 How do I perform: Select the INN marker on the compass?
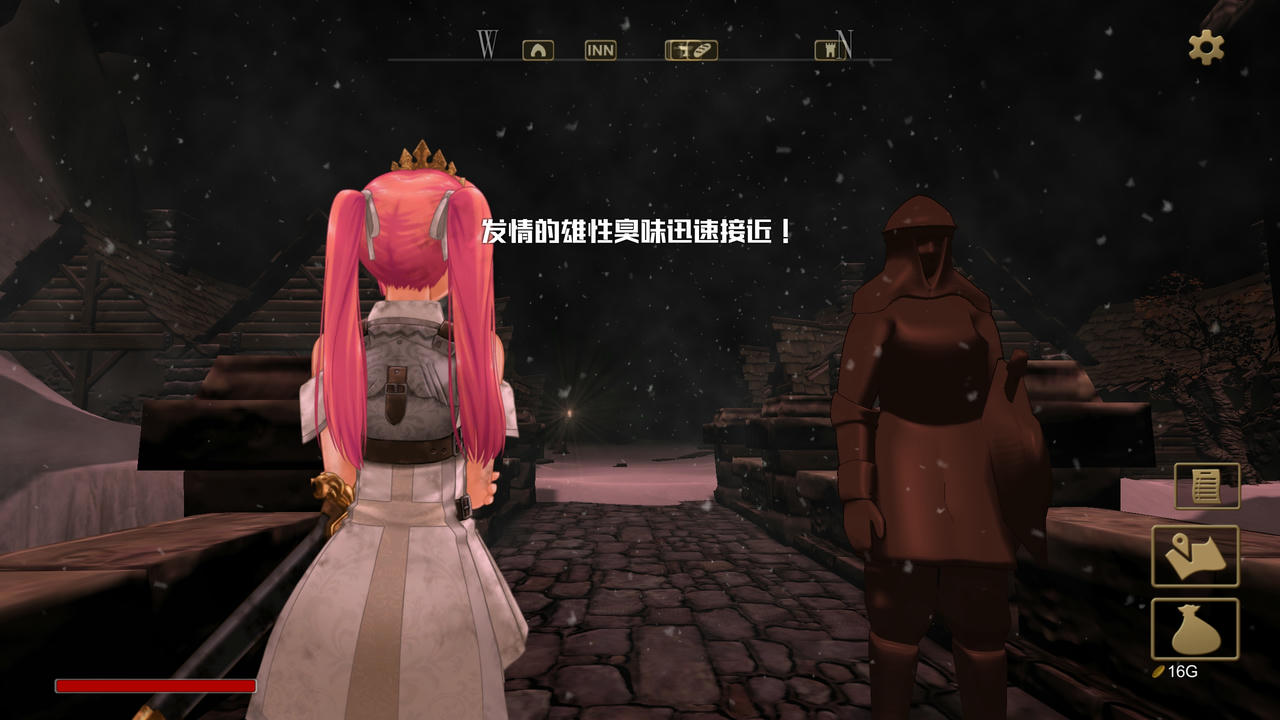[600, 50]
